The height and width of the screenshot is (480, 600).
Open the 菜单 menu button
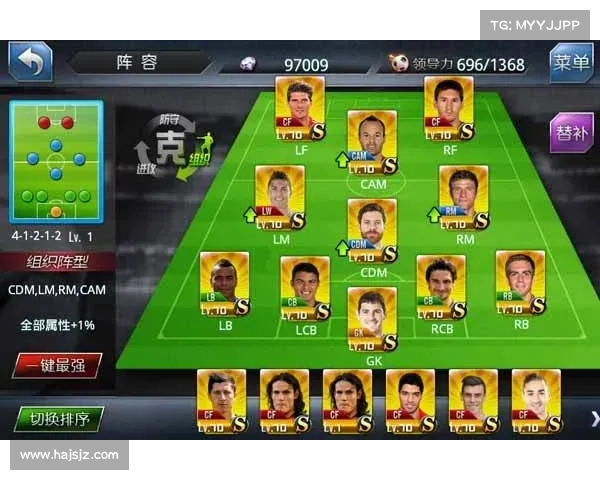(571, 63)
